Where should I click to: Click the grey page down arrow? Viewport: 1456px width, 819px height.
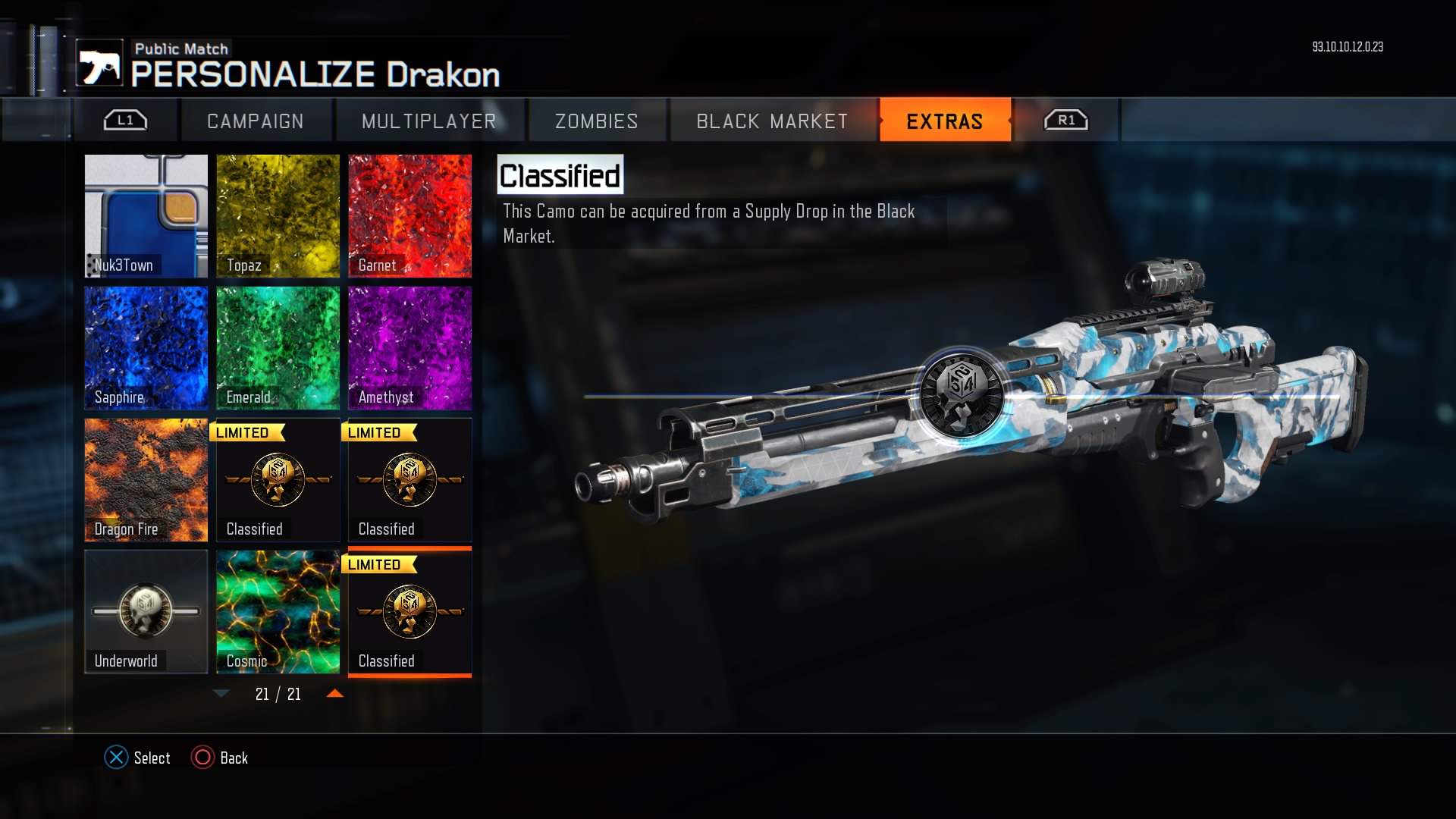click(221, 694)
